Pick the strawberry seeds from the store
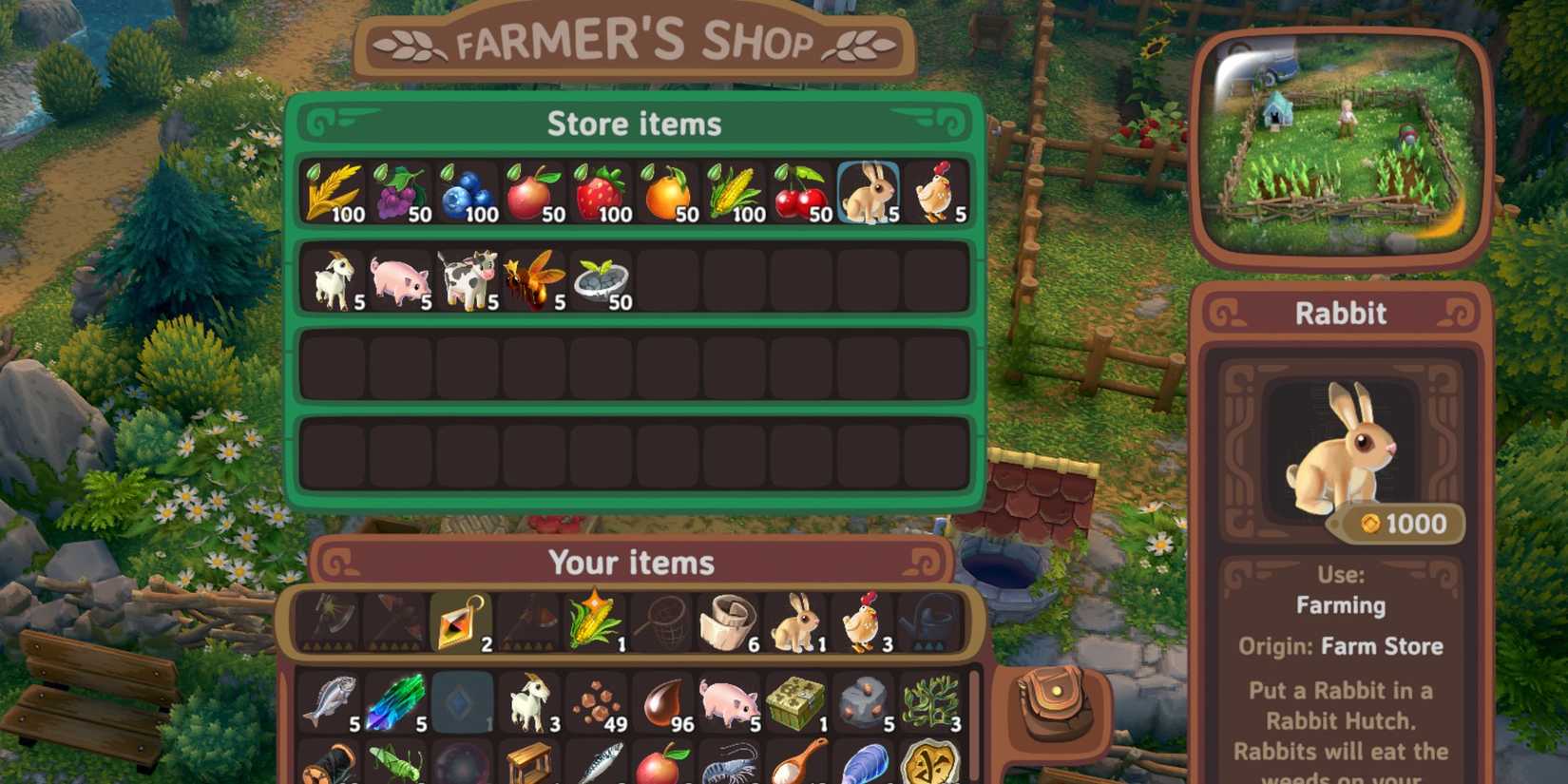 click(x=599, y=190)
